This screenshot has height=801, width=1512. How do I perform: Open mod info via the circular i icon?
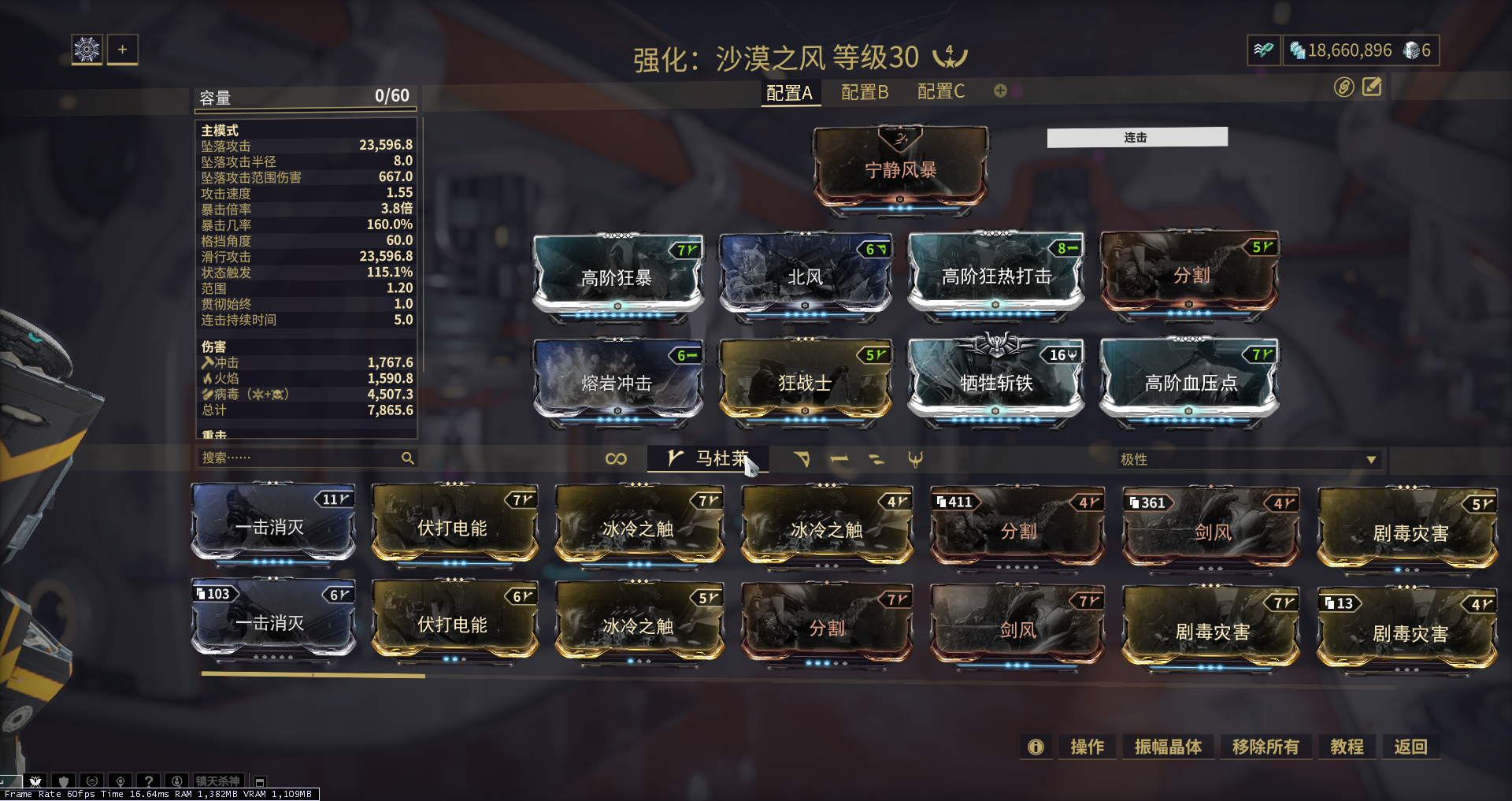[x=1036, y=747]
